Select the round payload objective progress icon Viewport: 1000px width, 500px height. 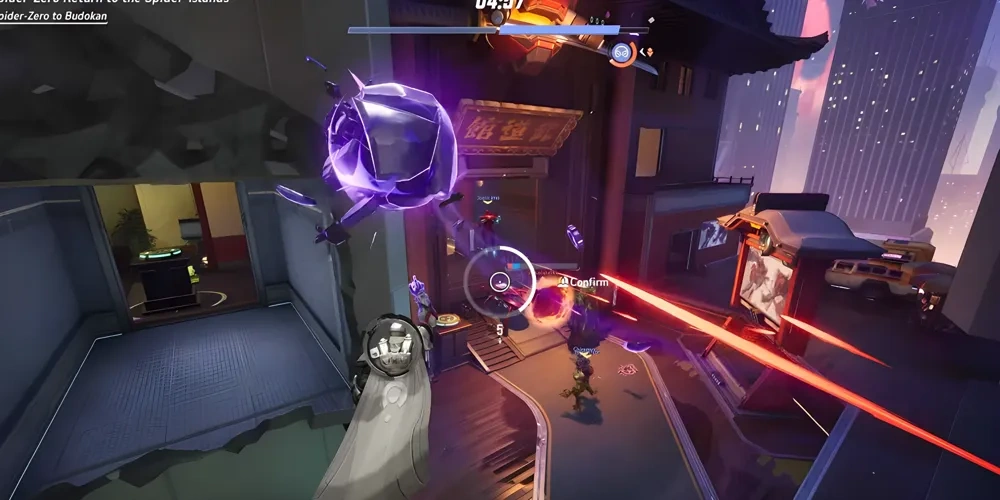point(622,52)
